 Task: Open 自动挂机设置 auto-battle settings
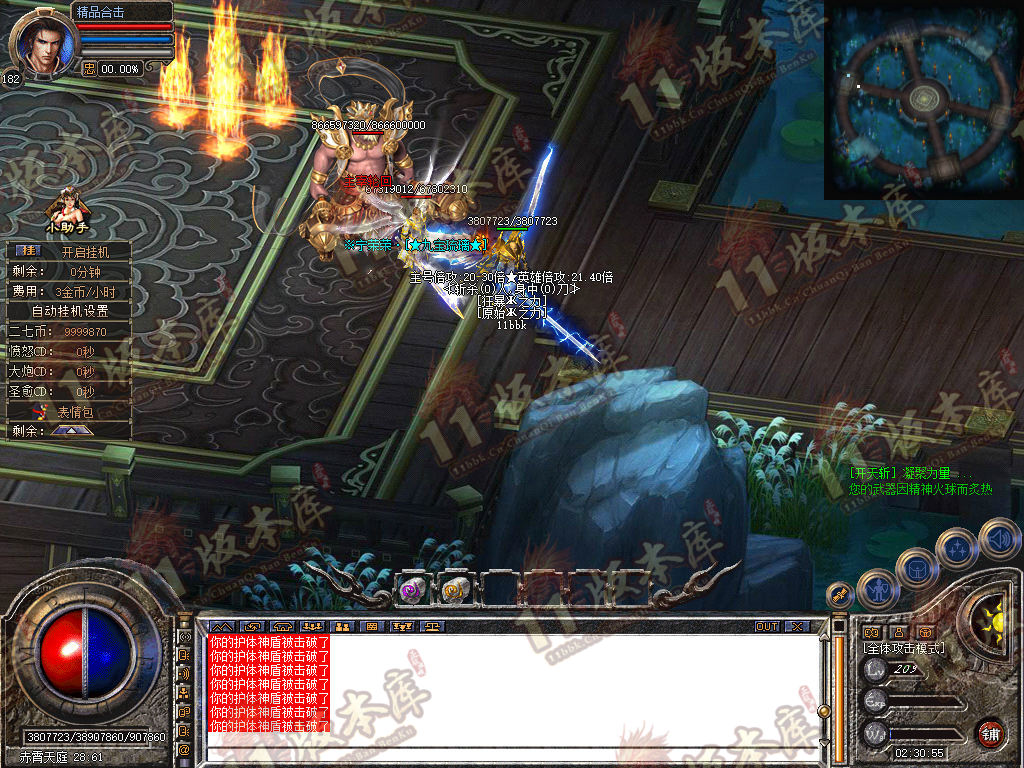(x=69, y=311)
